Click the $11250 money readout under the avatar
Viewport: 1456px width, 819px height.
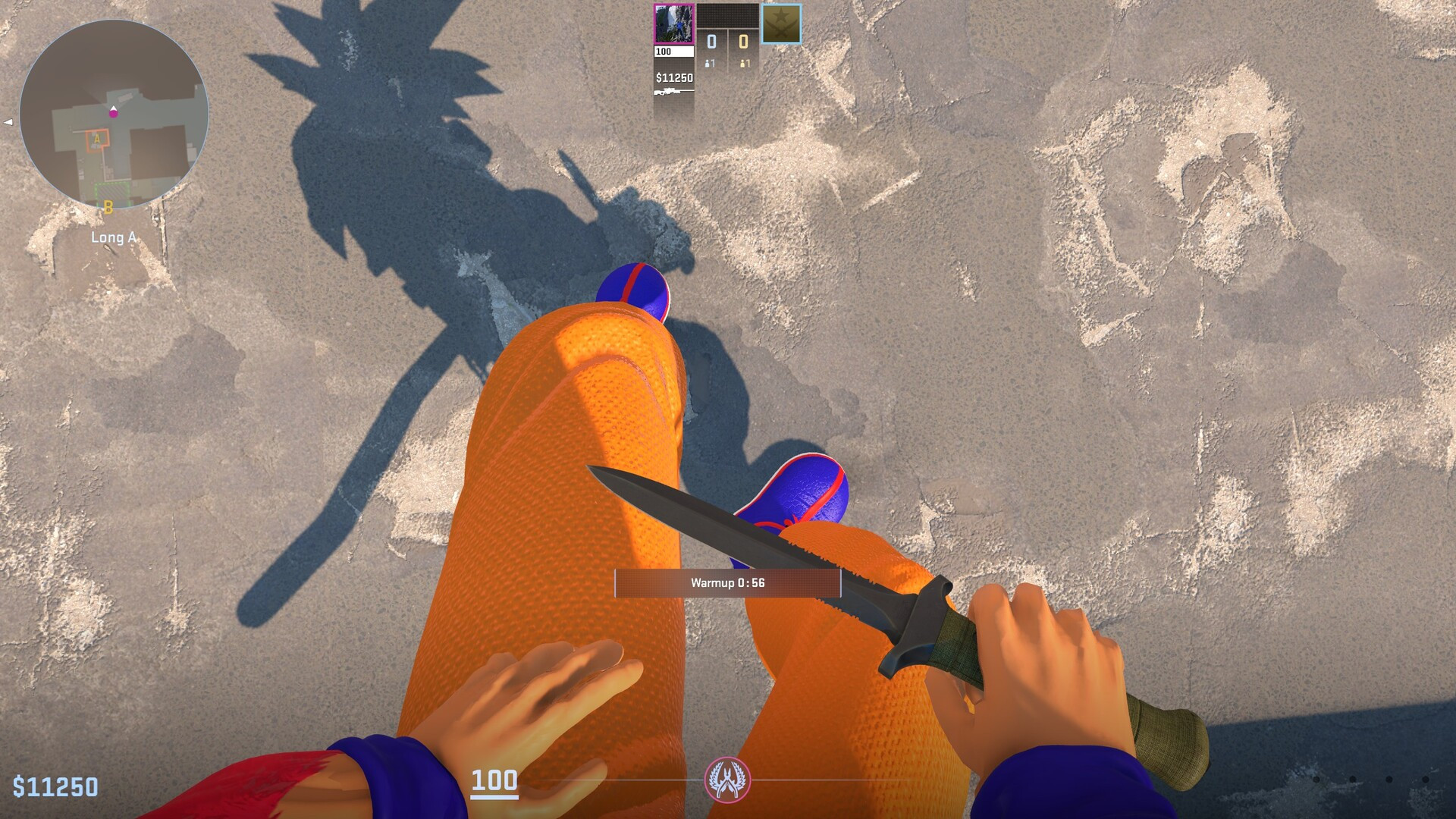coord(674,77)
